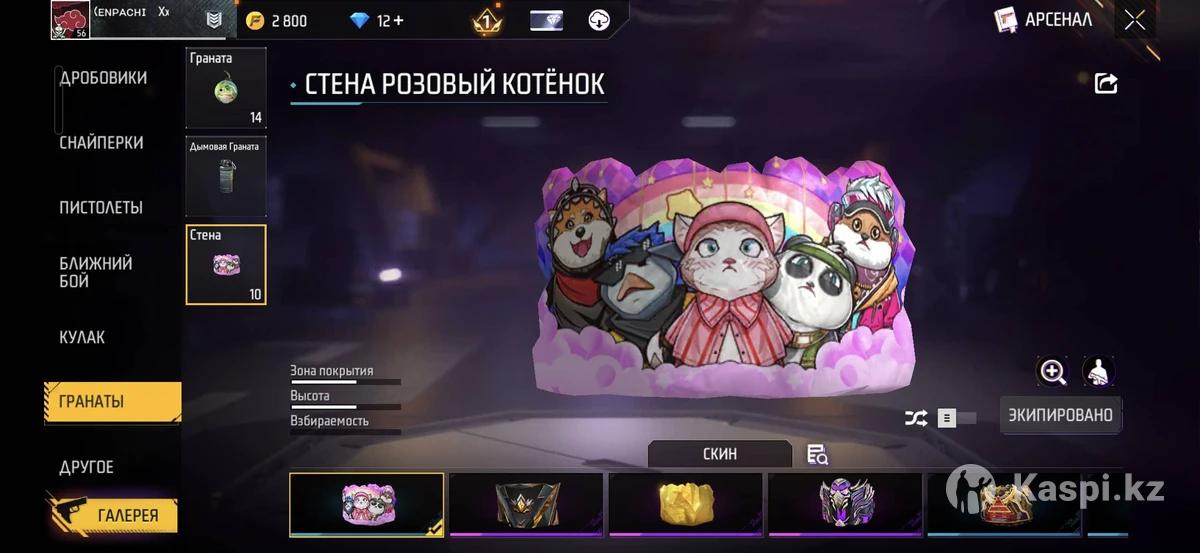Open the Дробовики weapon category
1200x553 pixels.
(103, 78)
